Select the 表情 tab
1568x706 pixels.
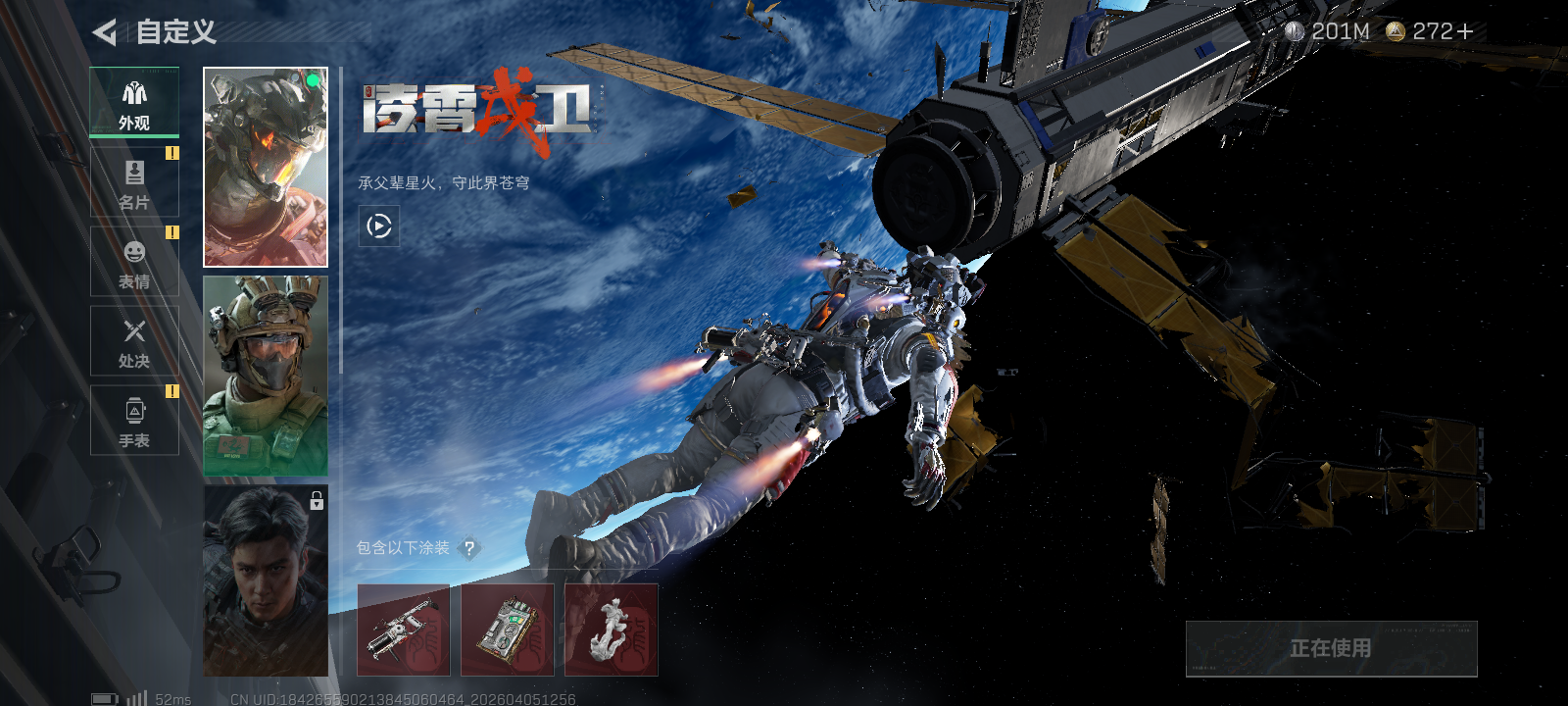(134, 262)
